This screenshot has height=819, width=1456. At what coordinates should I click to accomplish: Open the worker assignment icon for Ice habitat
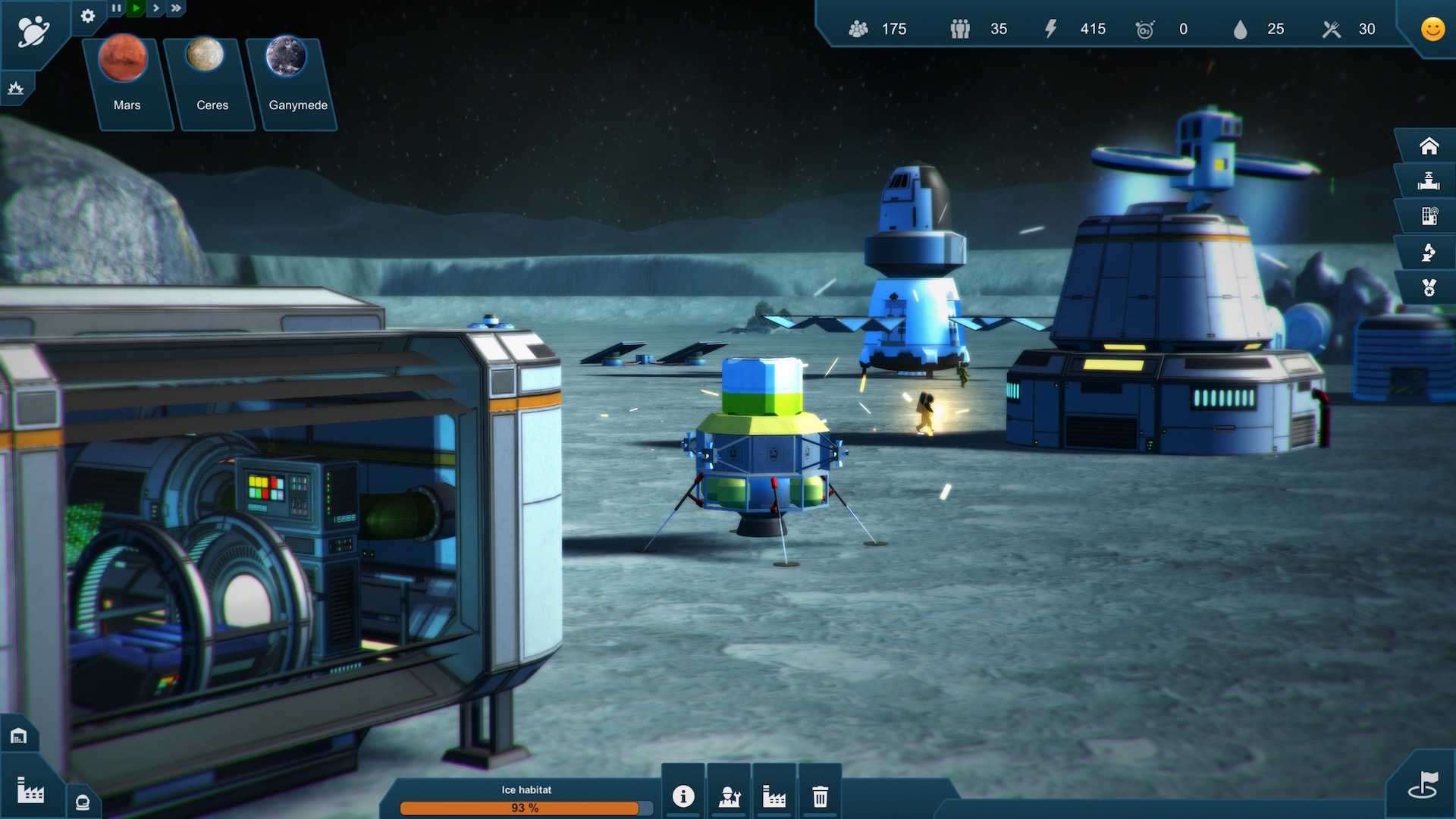click(729, 795)
